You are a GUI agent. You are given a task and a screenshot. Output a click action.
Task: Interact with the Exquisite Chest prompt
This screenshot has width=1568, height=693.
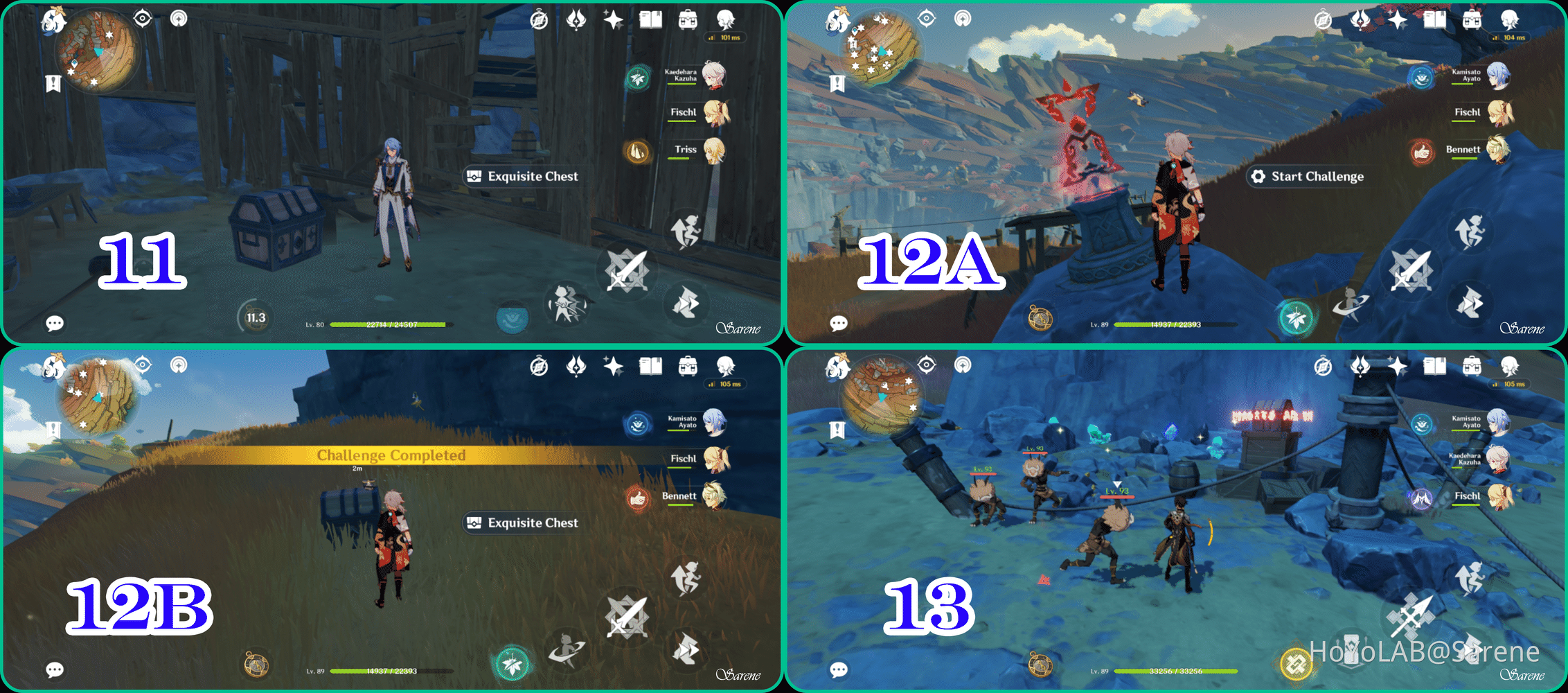pyautogui.click(x=523, y=176)
